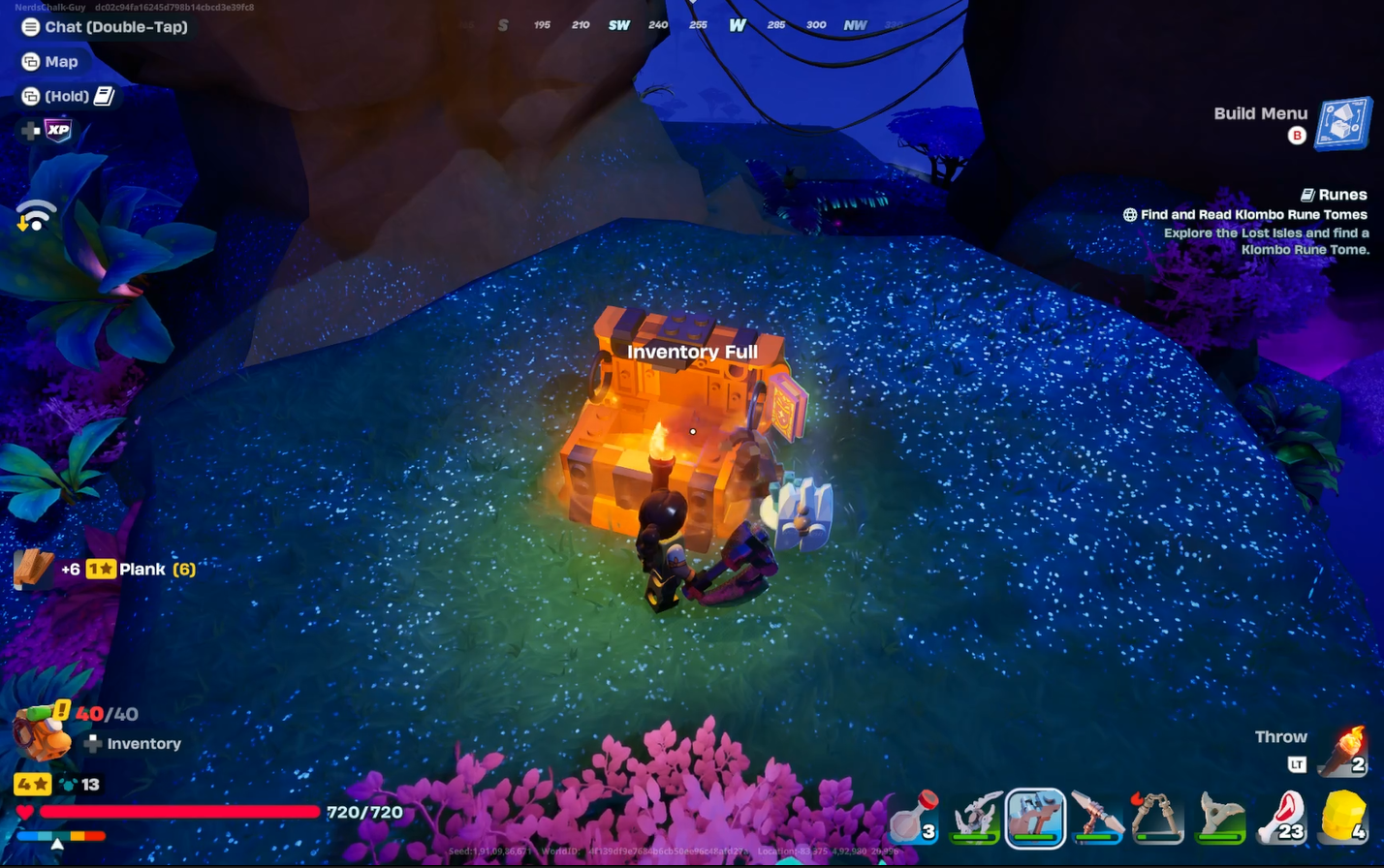This screenshot has width=1384, height=868.
Task: Open the Chat button
Action: tap(105, 27)
